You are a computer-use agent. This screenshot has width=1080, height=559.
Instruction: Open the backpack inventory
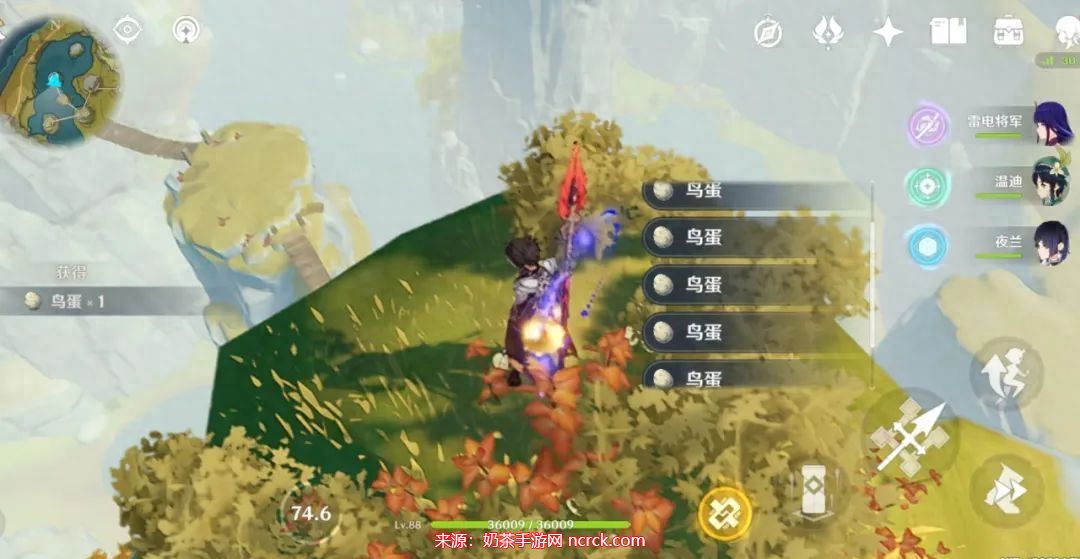coord(1008,31)
